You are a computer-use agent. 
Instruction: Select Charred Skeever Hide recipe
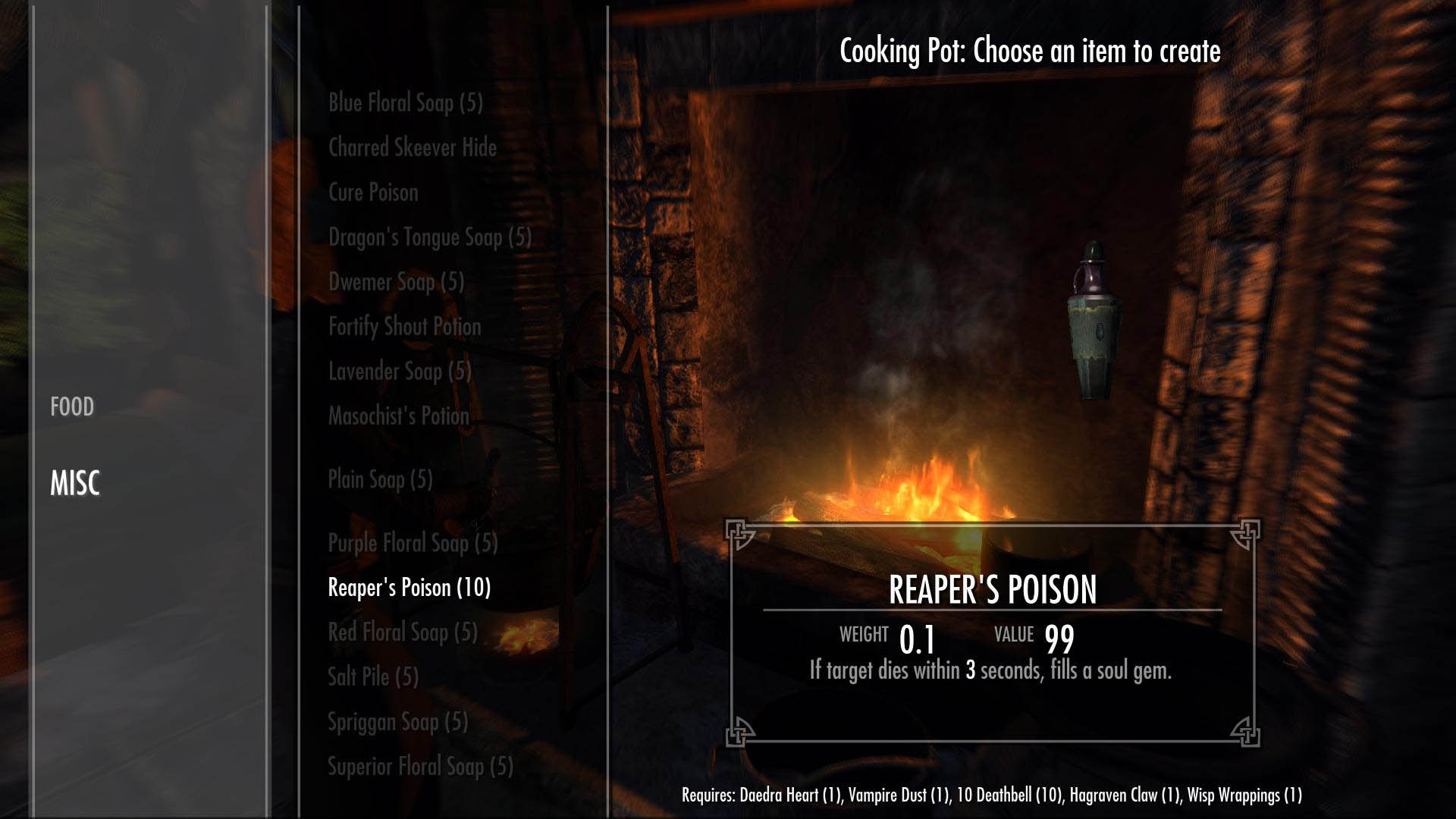click(x=412, y=148)
